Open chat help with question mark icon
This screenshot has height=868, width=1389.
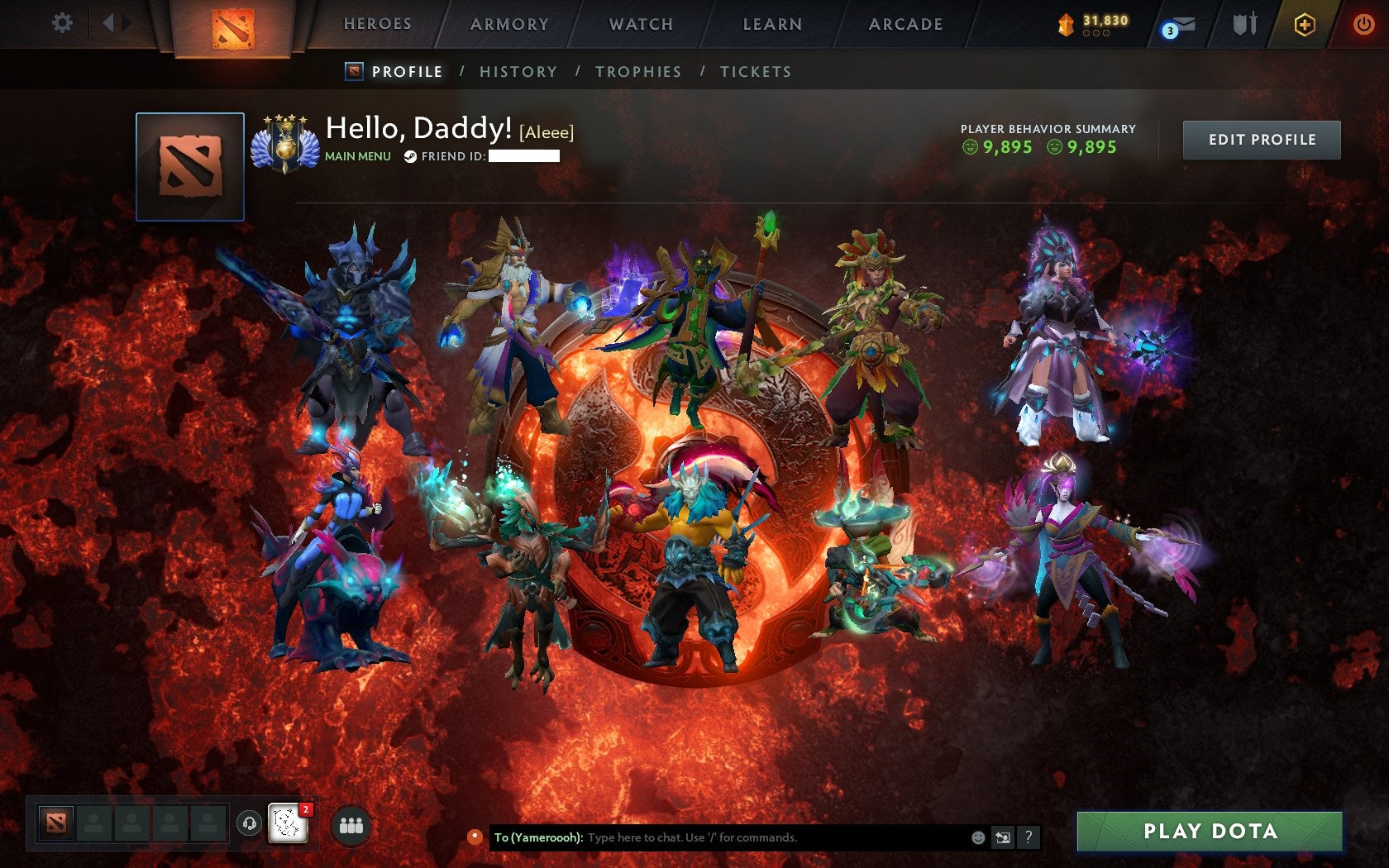(1027, 837)
